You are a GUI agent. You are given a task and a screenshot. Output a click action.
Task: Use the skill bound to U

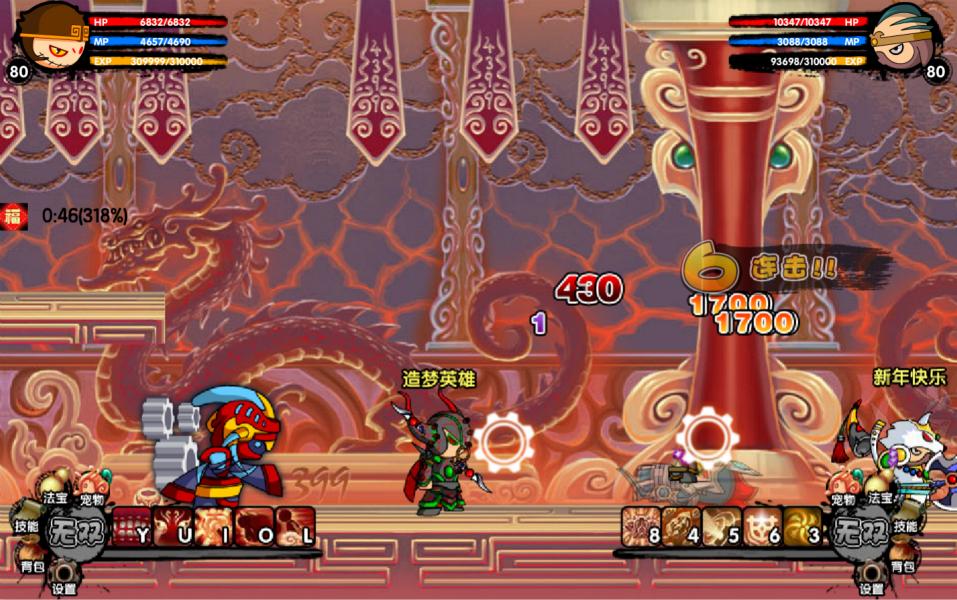(x=173, y=527)
